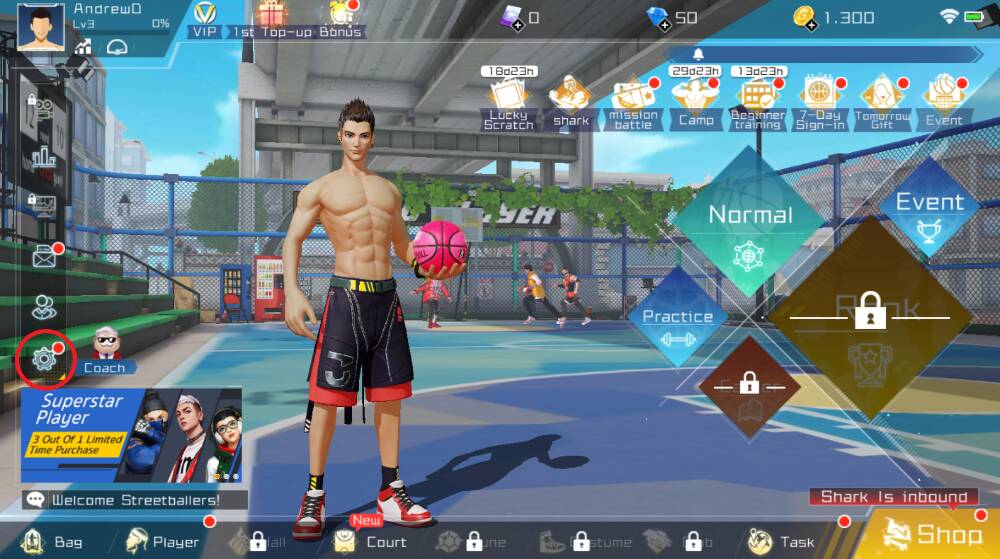View the Superstar Player banner offer

pyautogui.click(x=131, y=435)
